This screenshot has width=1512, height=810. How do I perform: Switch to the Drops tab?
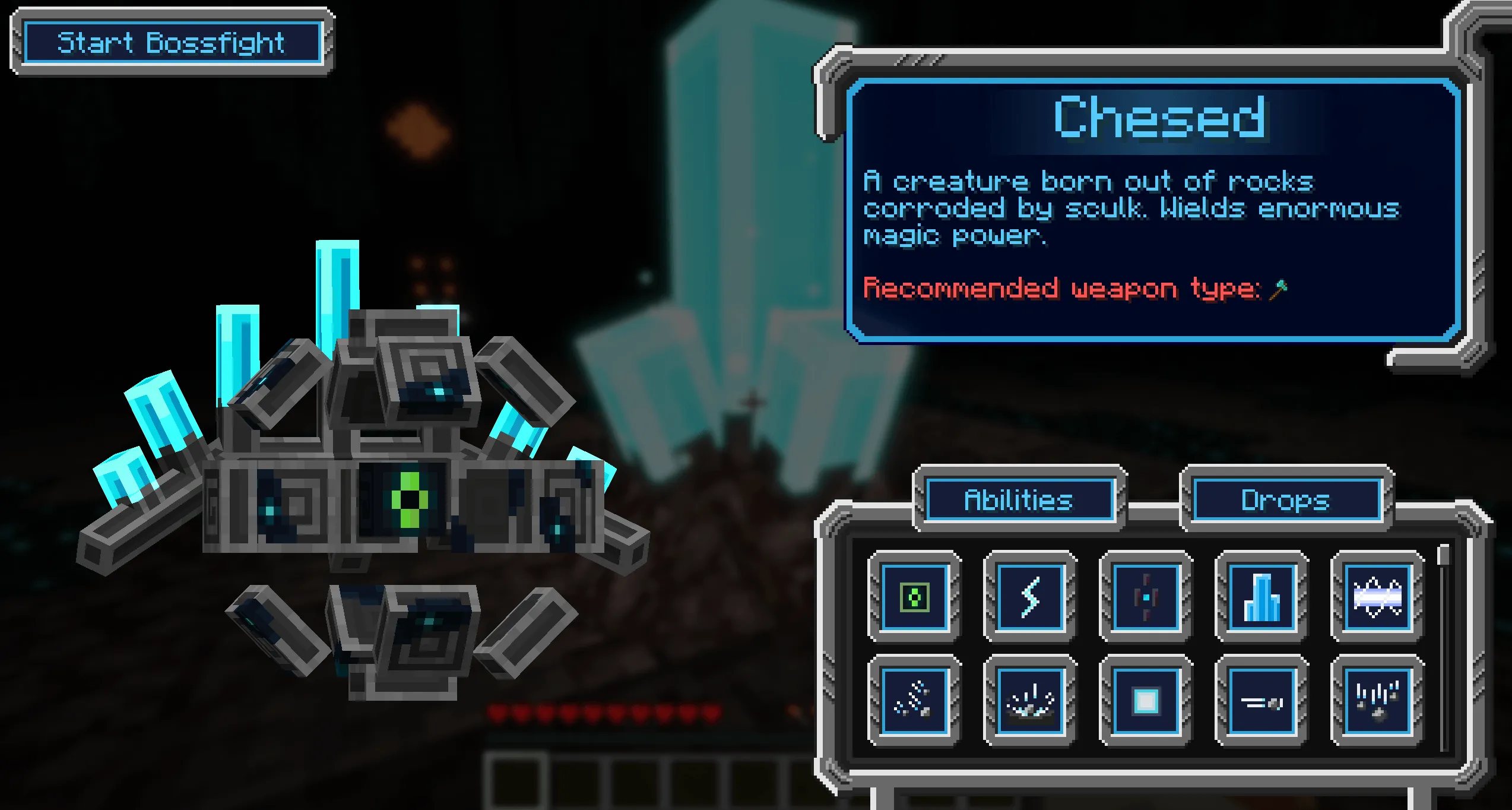(x=1287, y=499)
